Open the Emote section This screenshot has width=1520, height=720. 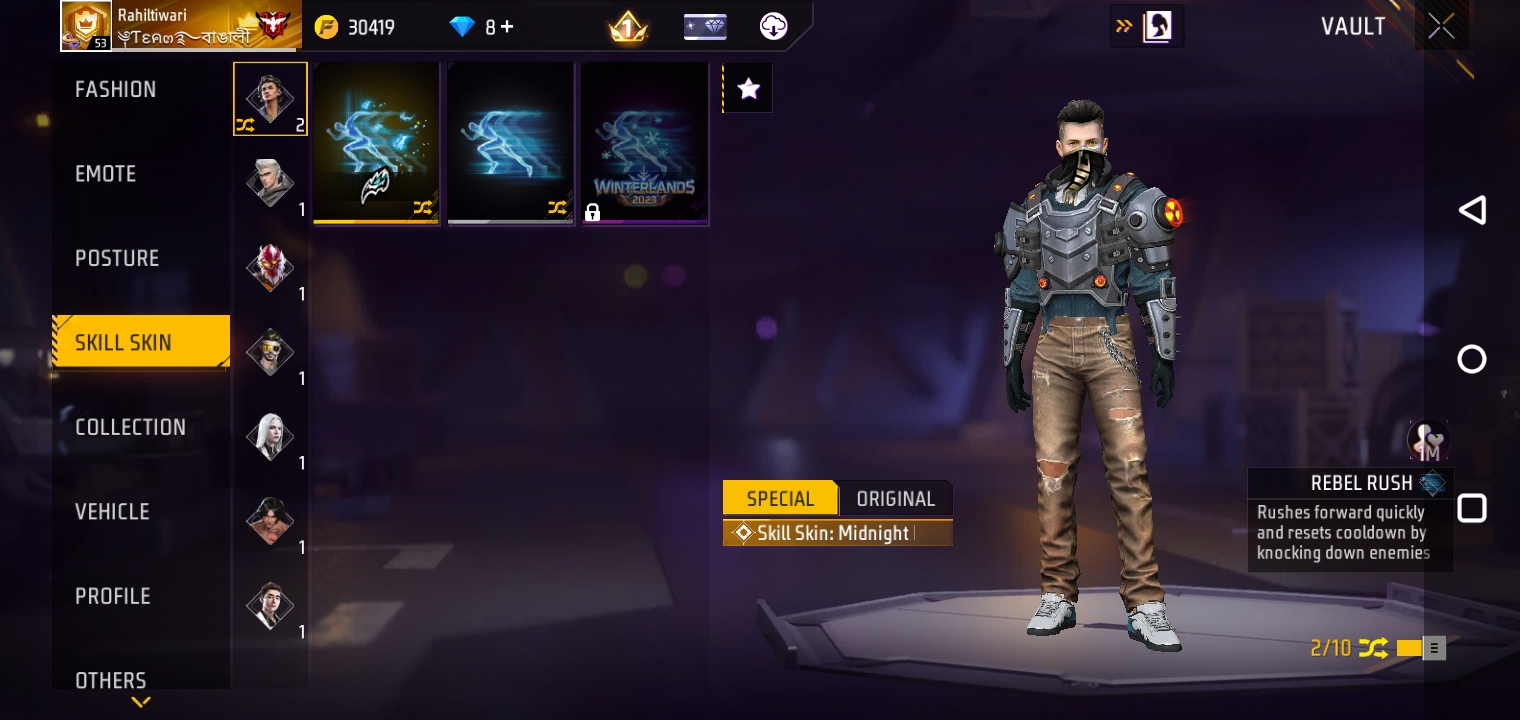pyautogui.click(x=106, y=173)
